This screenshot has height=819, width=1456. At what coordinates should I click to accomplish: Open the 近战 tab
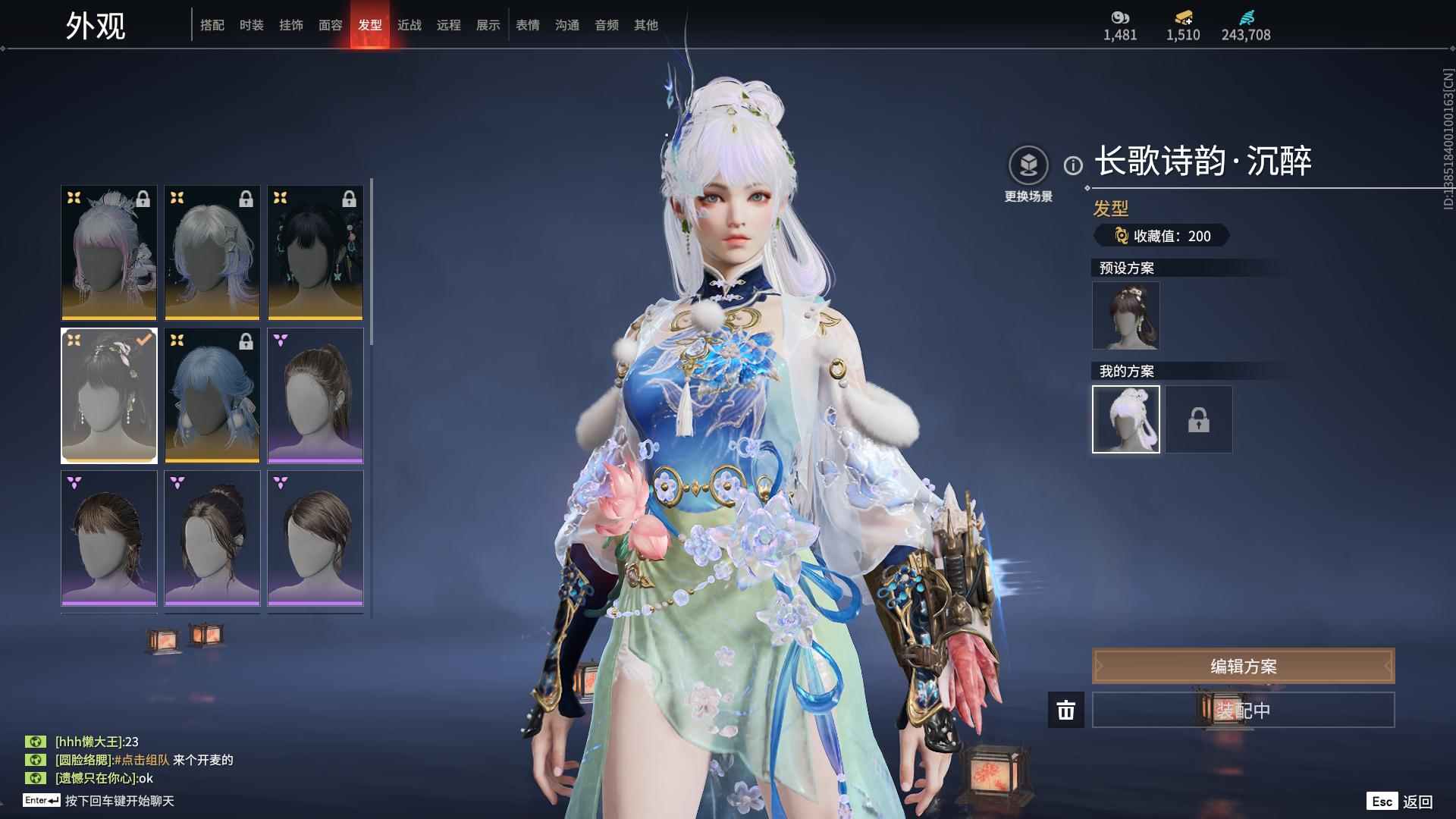point(409,25)
